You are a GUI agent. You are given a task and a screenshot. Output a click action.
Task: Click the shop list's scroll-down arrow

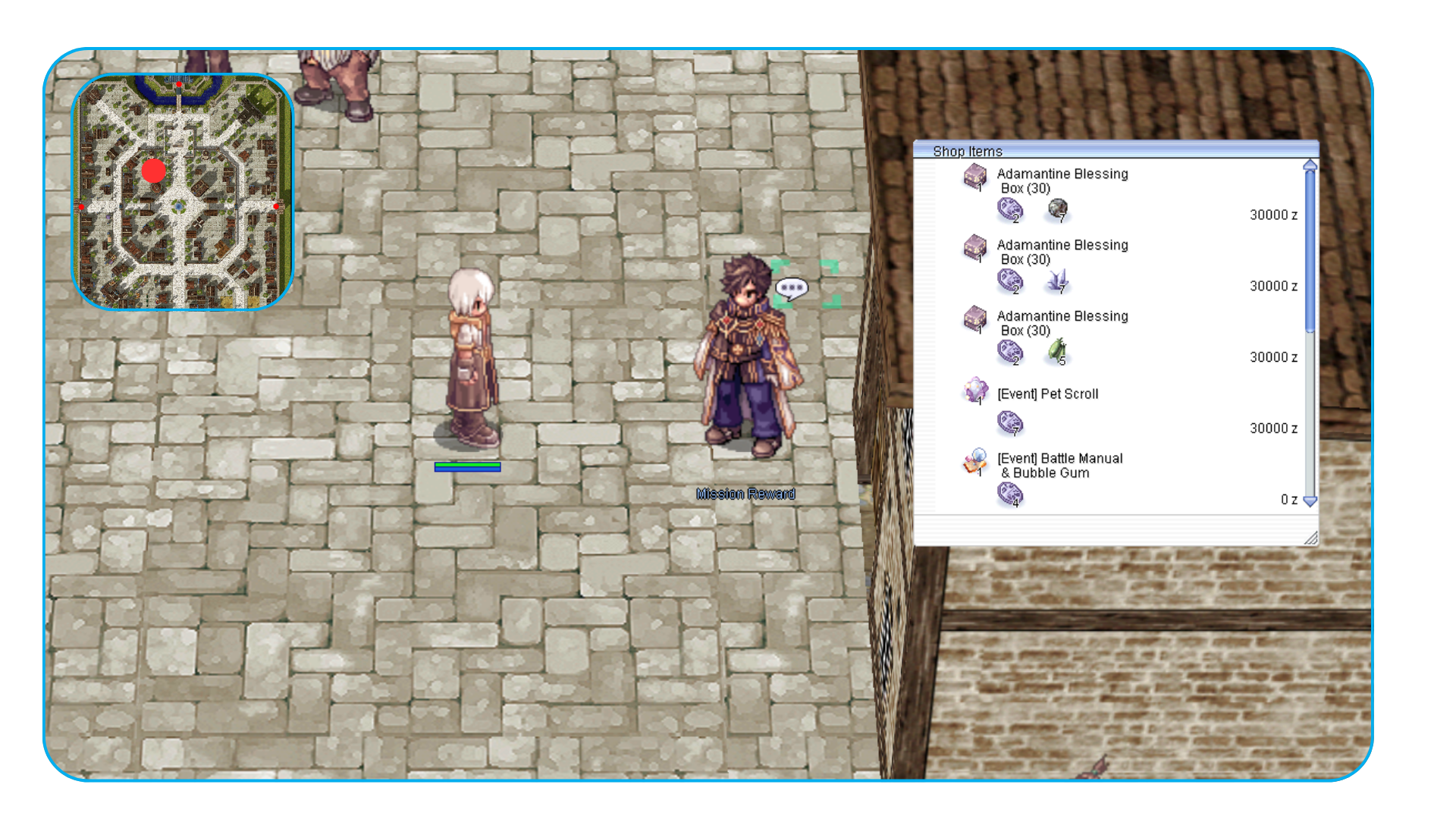click(1310, 500)
